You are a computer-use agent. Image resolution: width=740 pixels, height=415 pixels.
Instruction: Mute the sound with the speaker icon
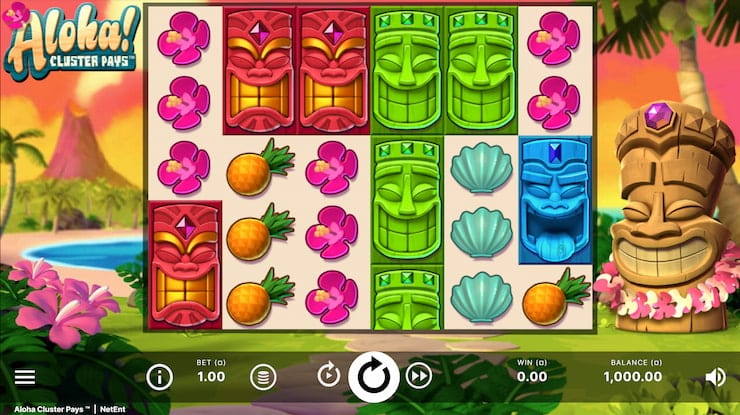click(x=715, y=377)
